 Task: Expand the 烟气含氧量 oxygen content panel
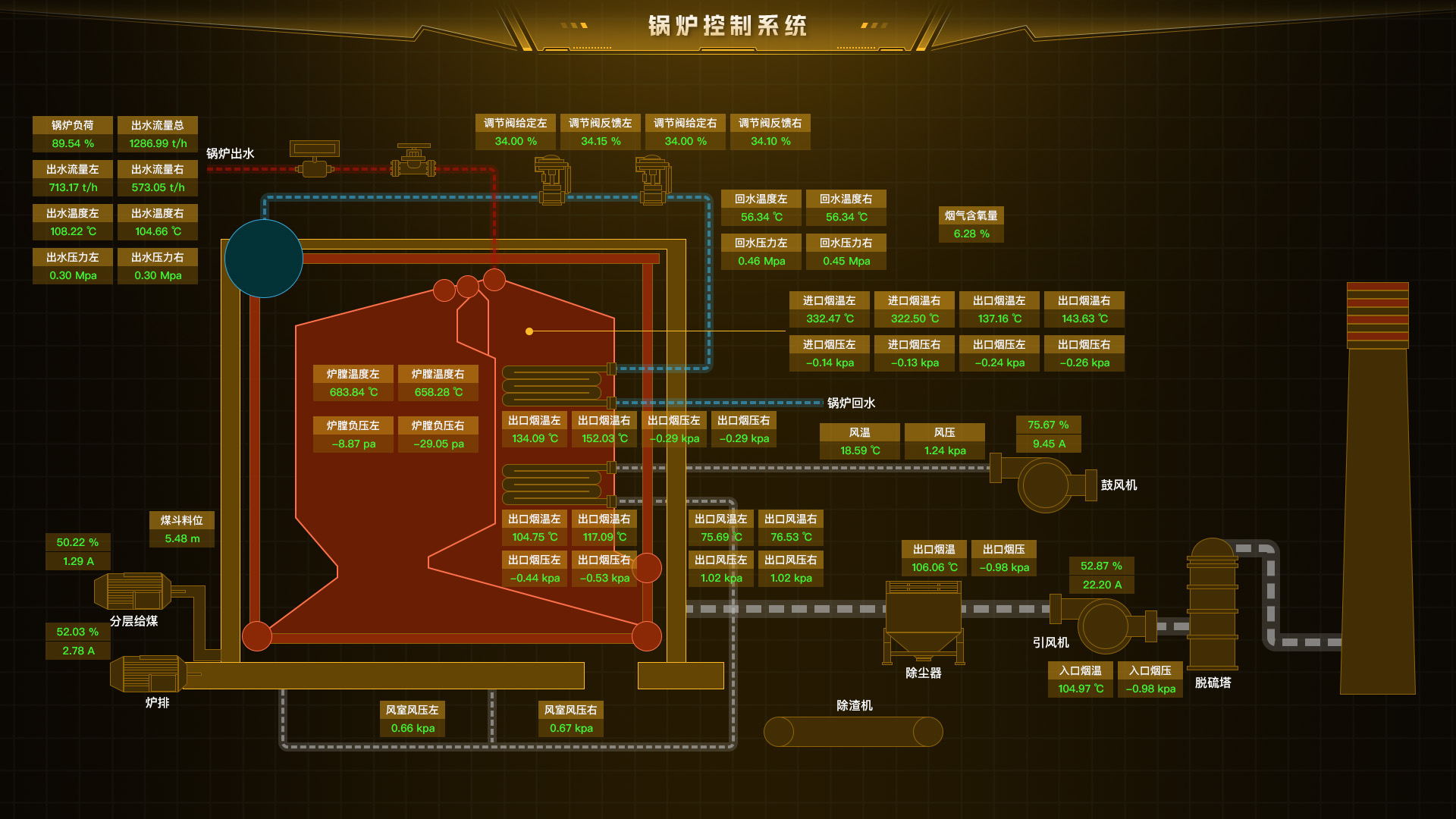pos(971,224)
